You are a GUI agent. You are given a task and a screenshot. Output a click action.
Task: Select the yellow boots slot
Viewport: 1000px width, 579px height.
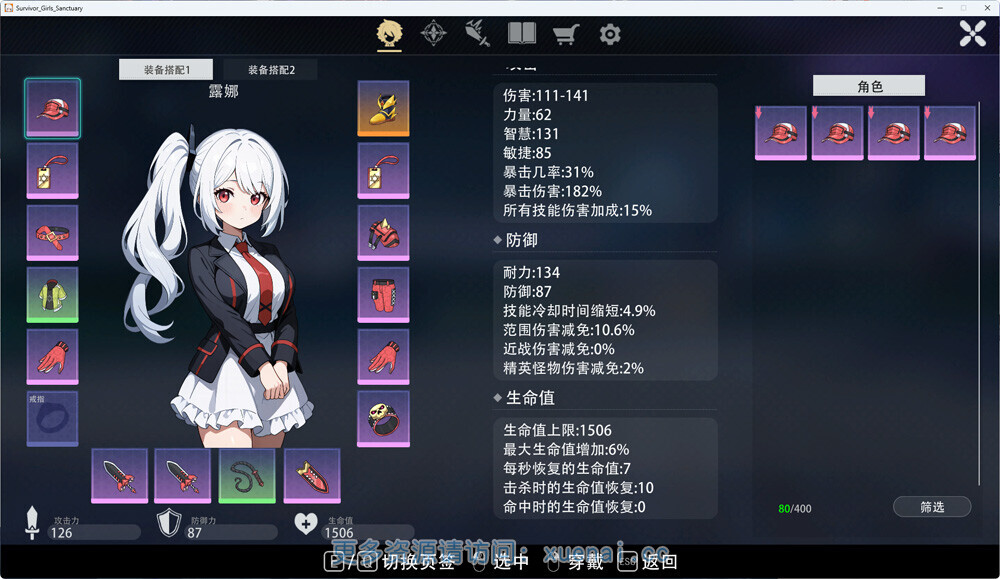(x=383, y=108)
